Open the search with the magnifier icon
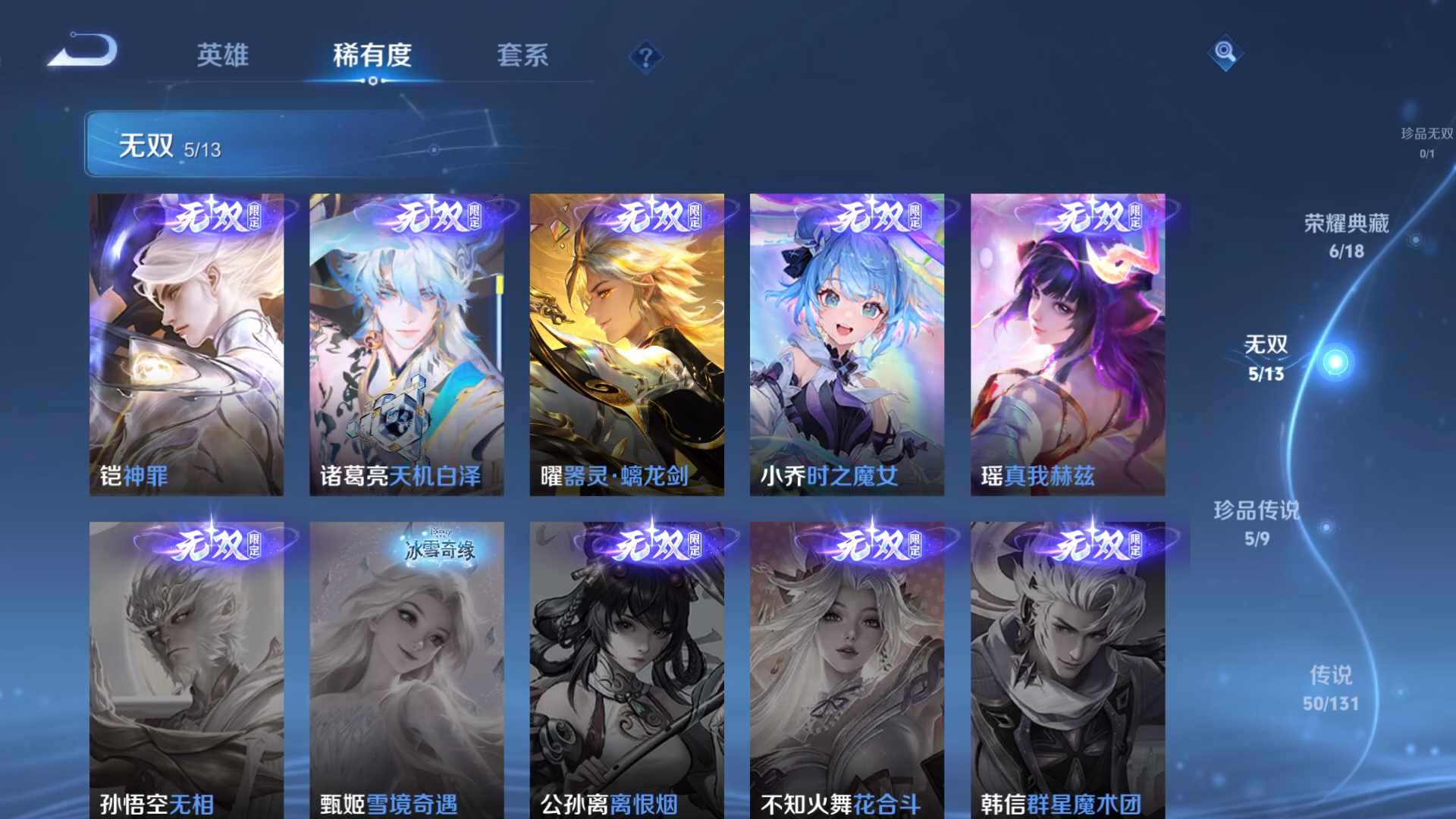 point(1225,53)
